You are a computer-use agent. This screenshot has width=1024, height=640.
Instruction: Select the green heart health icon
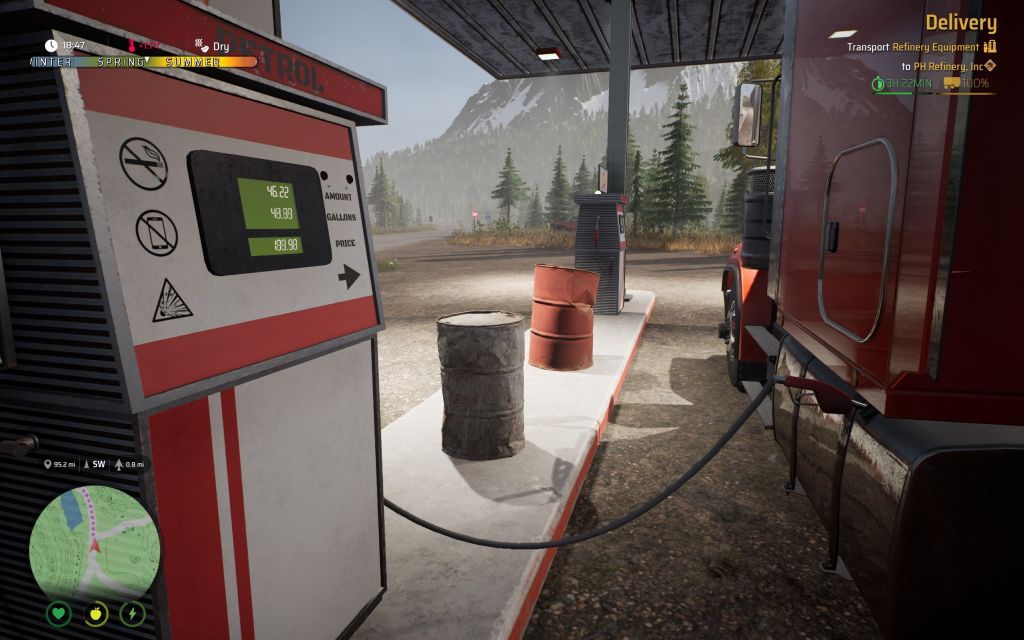pos(59,613)
